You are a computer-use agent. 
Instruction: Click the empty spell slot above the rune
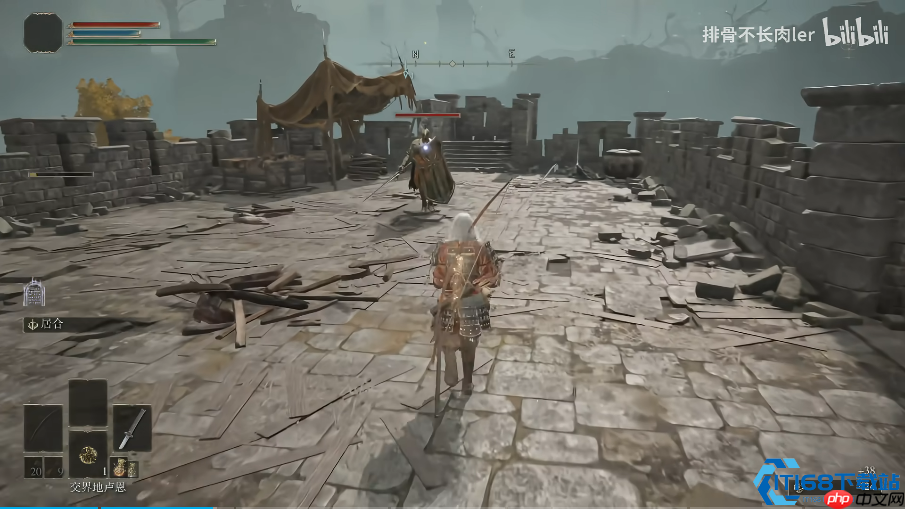click(87, 403)
